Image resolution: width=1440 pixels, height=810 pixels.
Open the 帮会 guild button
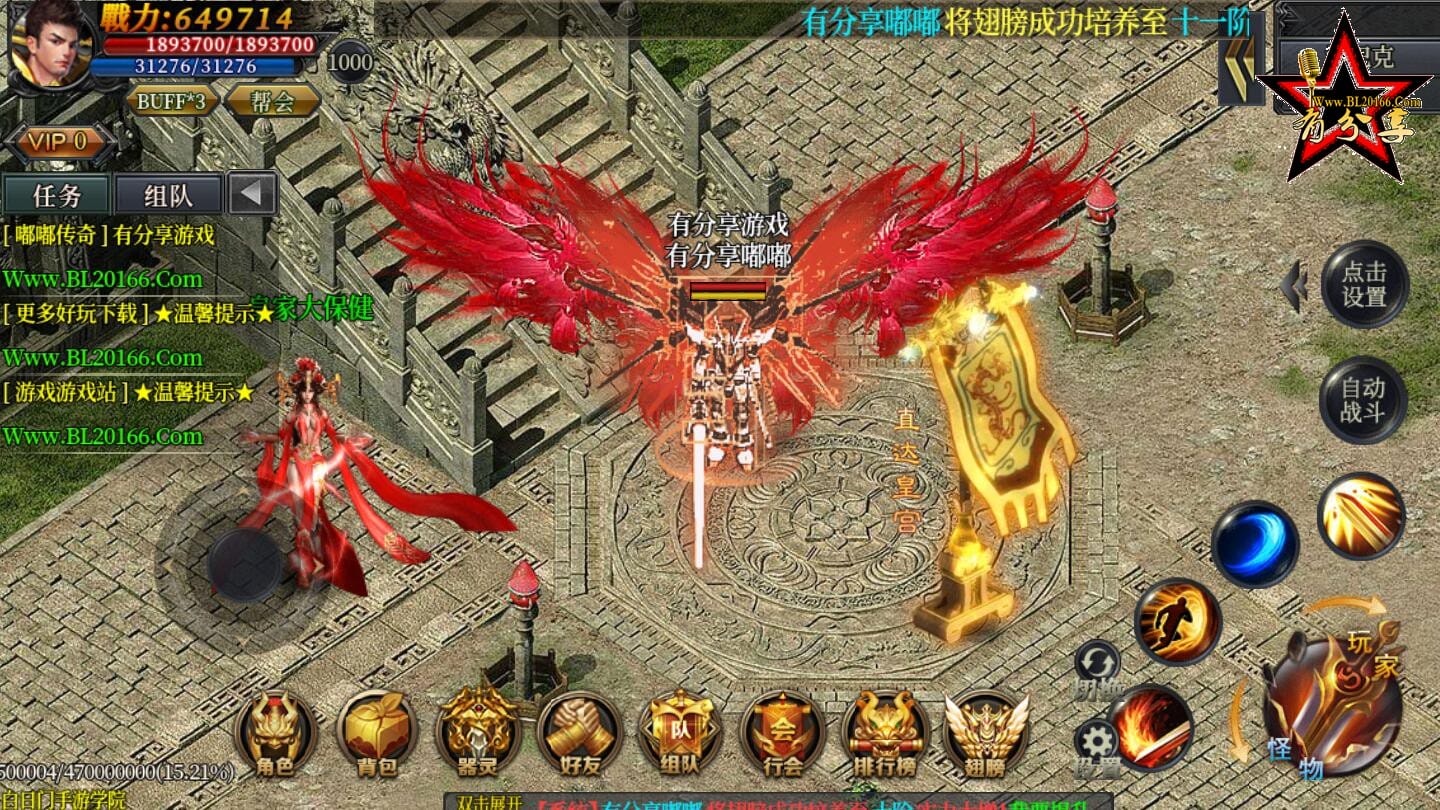coord(275,101)
